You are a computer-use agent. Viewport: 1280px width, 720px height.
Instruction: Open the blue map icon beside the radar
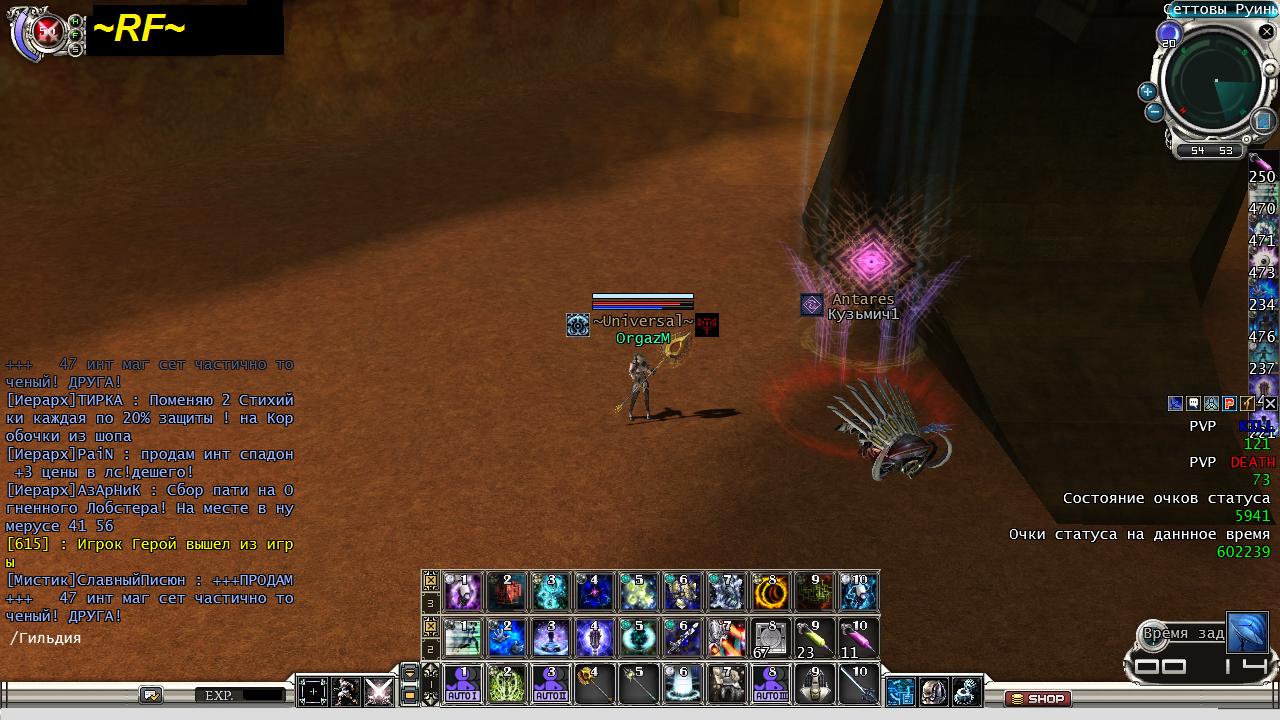click(1262, 121)
